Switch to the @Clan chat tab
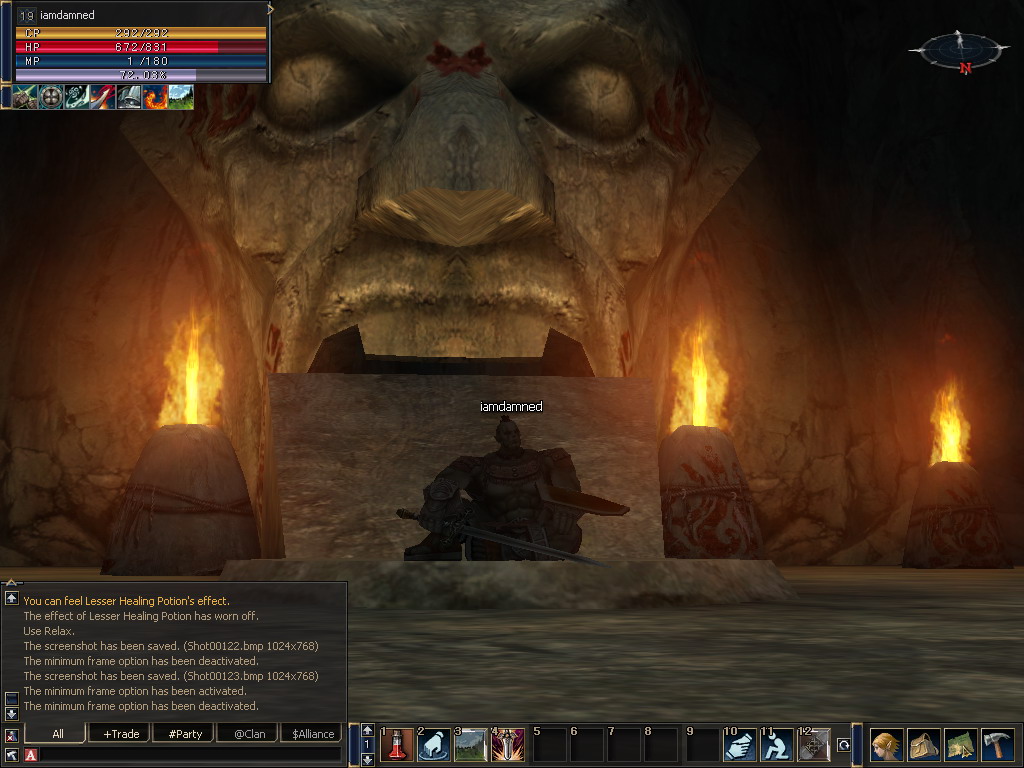The width and height of the screenshot is (1024, 768). (x=249, y=734)
